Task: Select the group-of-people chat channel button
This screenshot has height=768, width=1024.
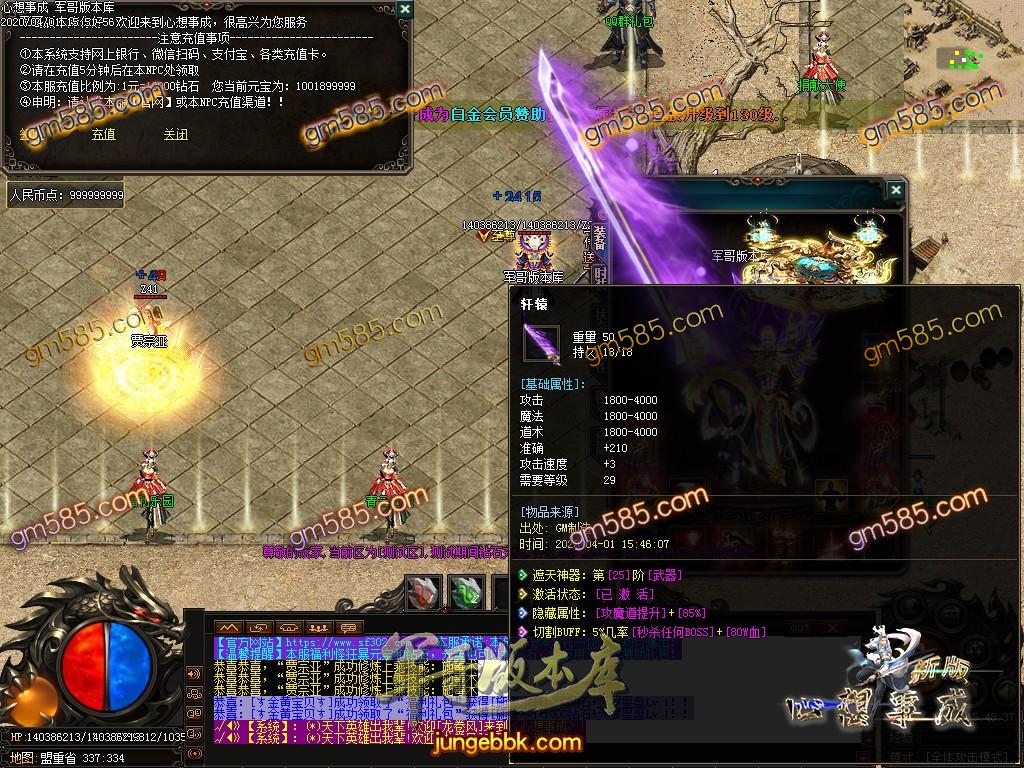Action: (320, 627)
